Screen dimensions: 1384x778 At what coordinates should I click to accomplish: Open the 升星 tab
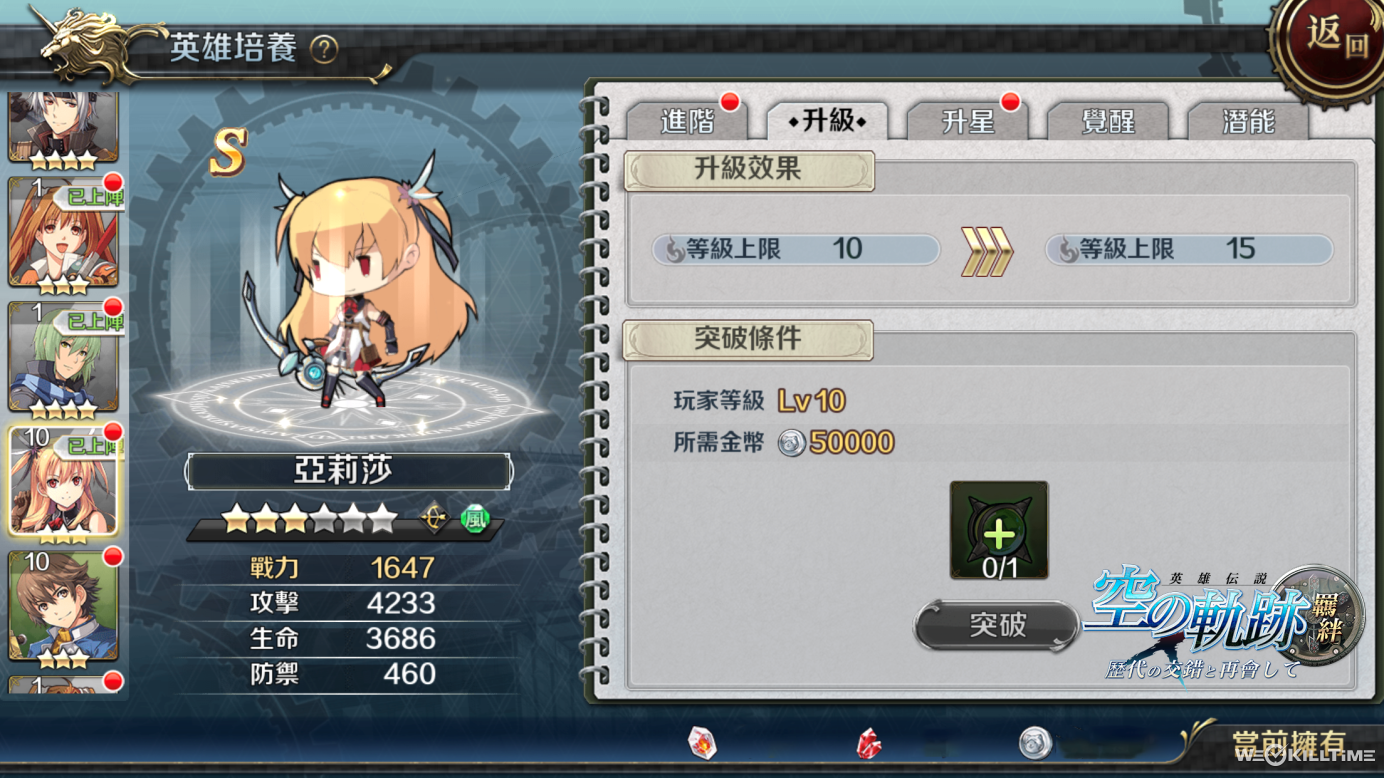click(967, 121)
